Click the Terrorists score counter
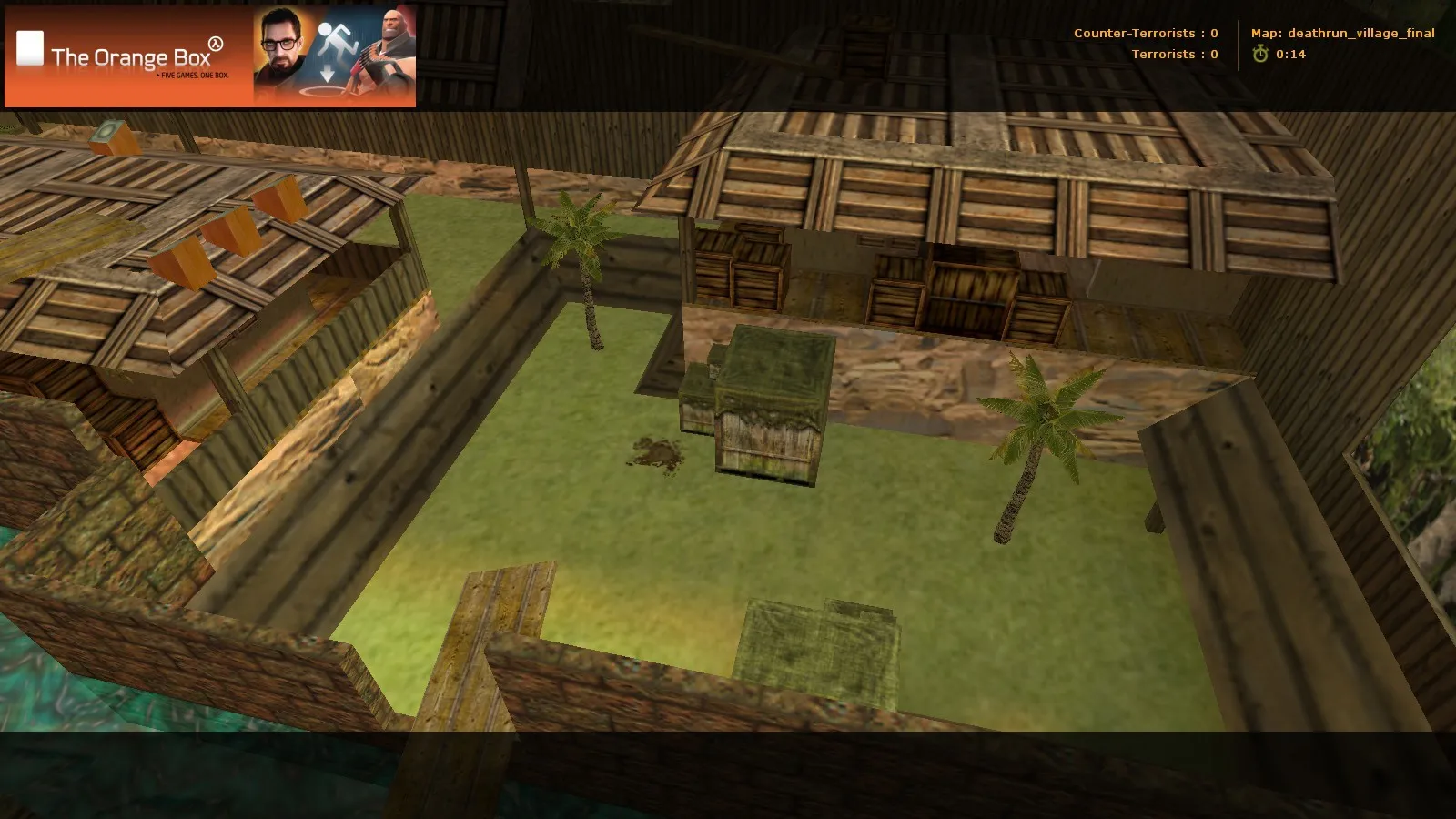The height and width of the screenshot is (819, 1456). click(1175, 55)
